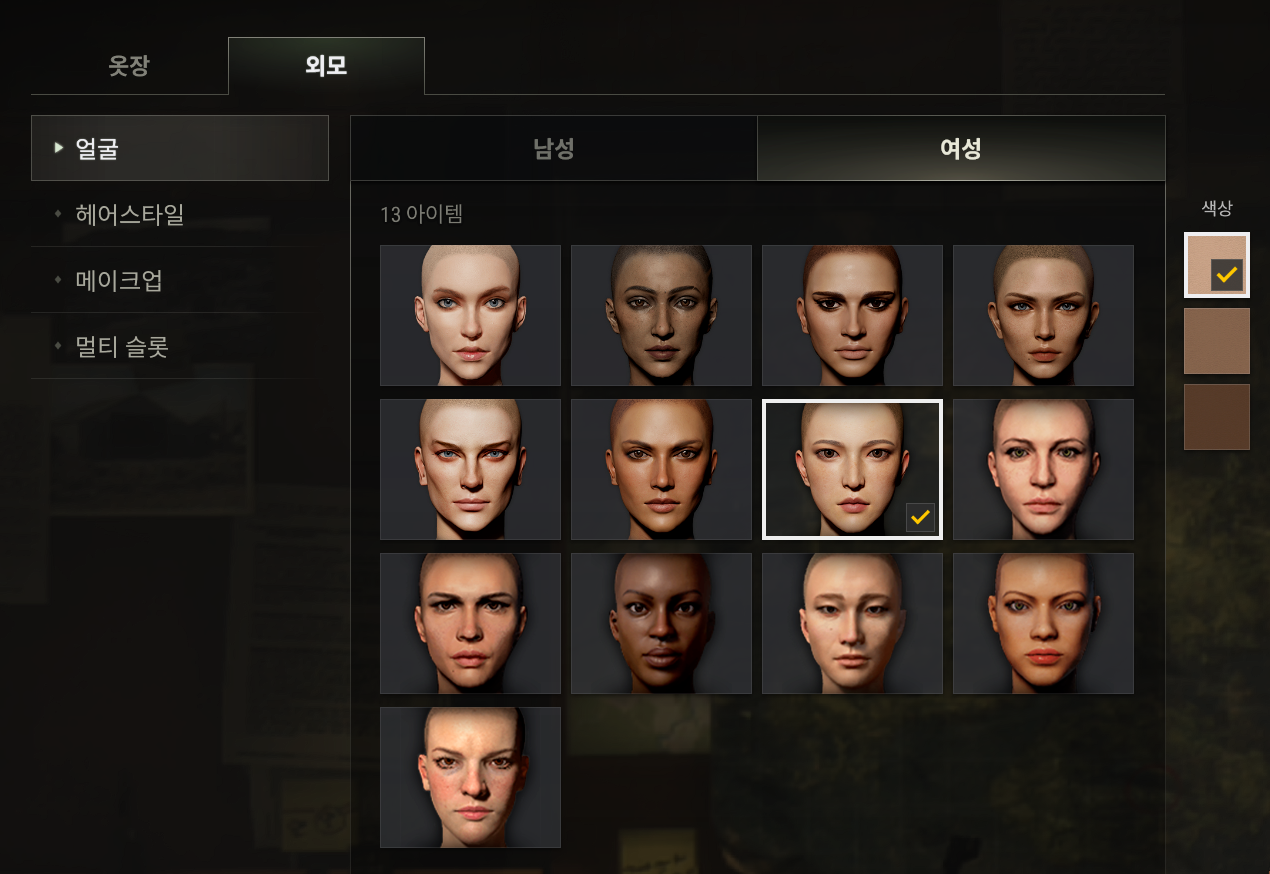1270x874 pixels.
Task: Select the 여성 gender tab
Action: (x=960, y=148)
